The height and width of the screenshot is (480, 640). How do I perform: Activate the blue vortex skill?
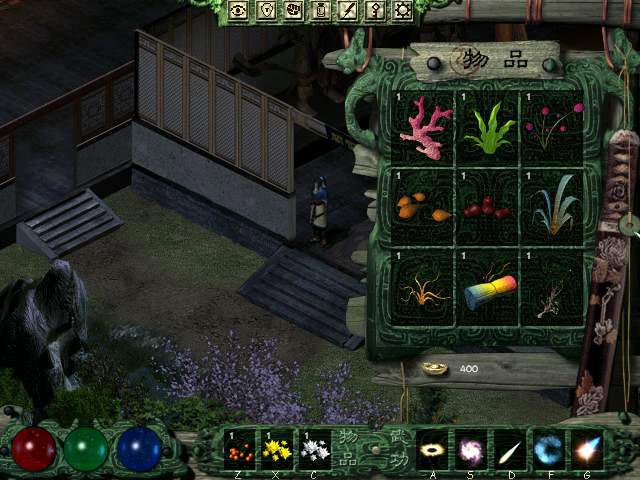click(548, 449)
